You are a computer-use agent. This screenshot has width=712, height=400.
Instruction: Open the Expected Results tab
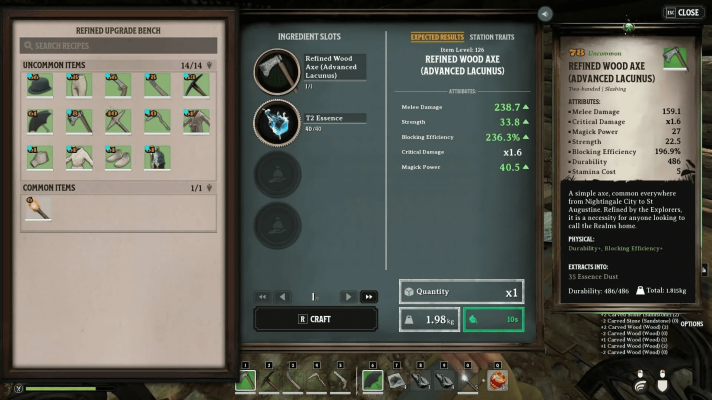click(438, 37)
